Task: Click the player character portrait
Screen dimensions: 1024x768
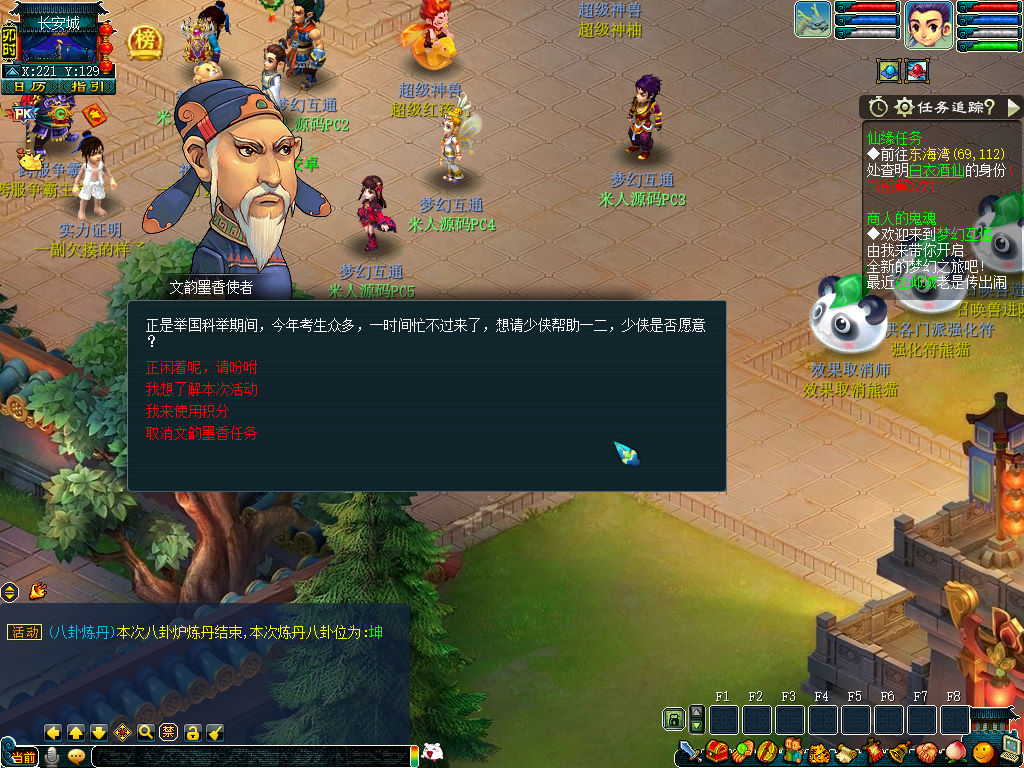Action: click(928, 25)
